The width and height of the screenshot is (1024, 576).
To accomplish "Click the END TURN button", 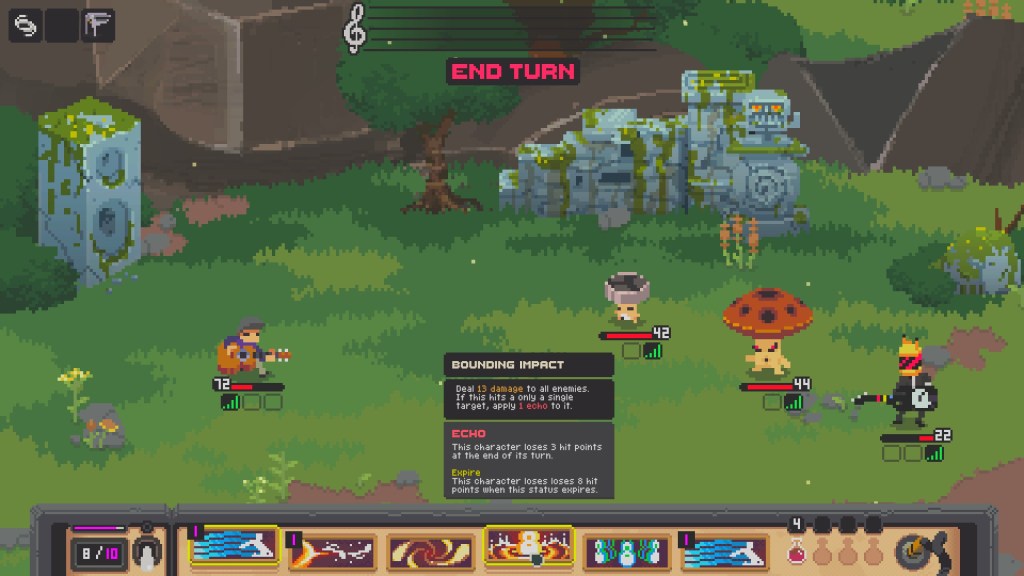I will 512,71.
